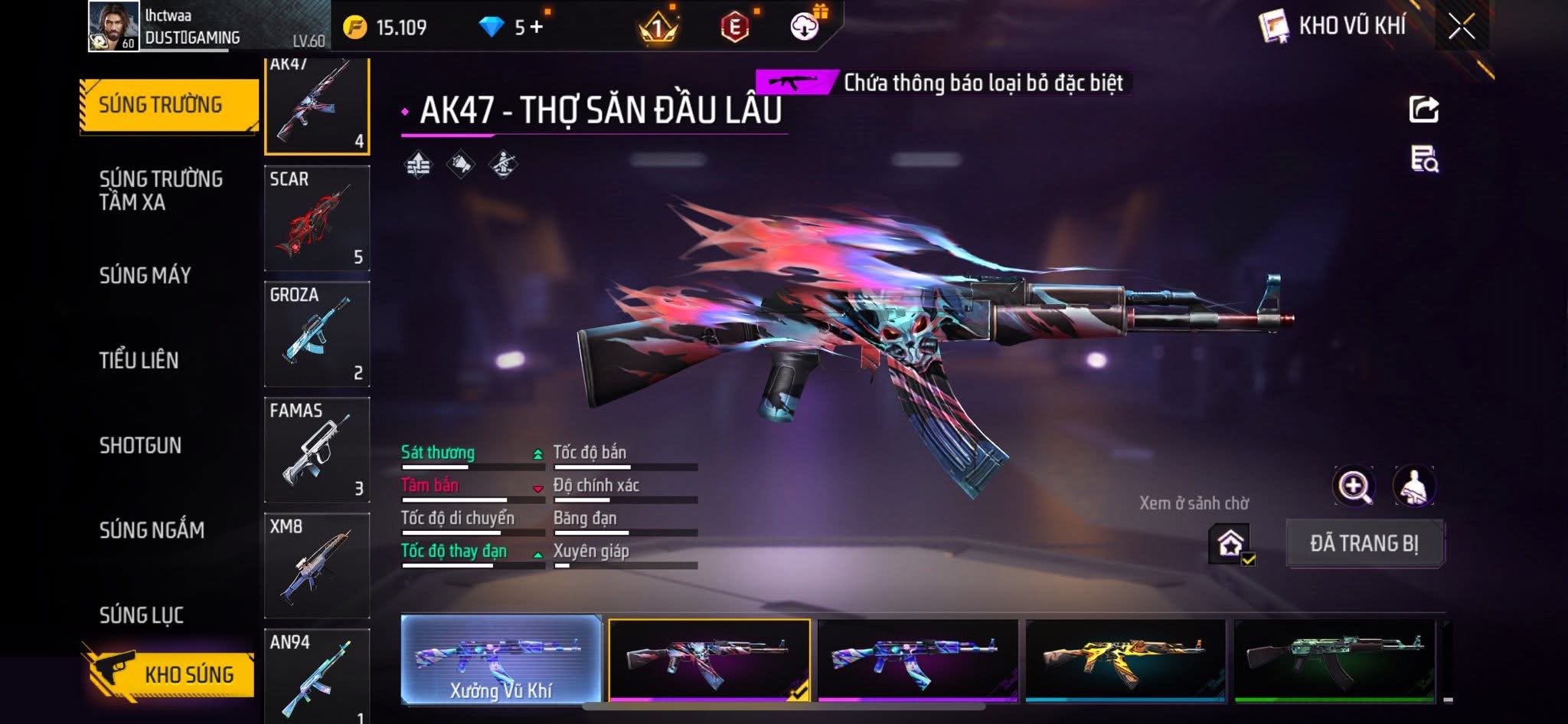The width and height of the screenshot is (1568, 724).
Task: Select the SCAR weapon tile
Action: 317,218
